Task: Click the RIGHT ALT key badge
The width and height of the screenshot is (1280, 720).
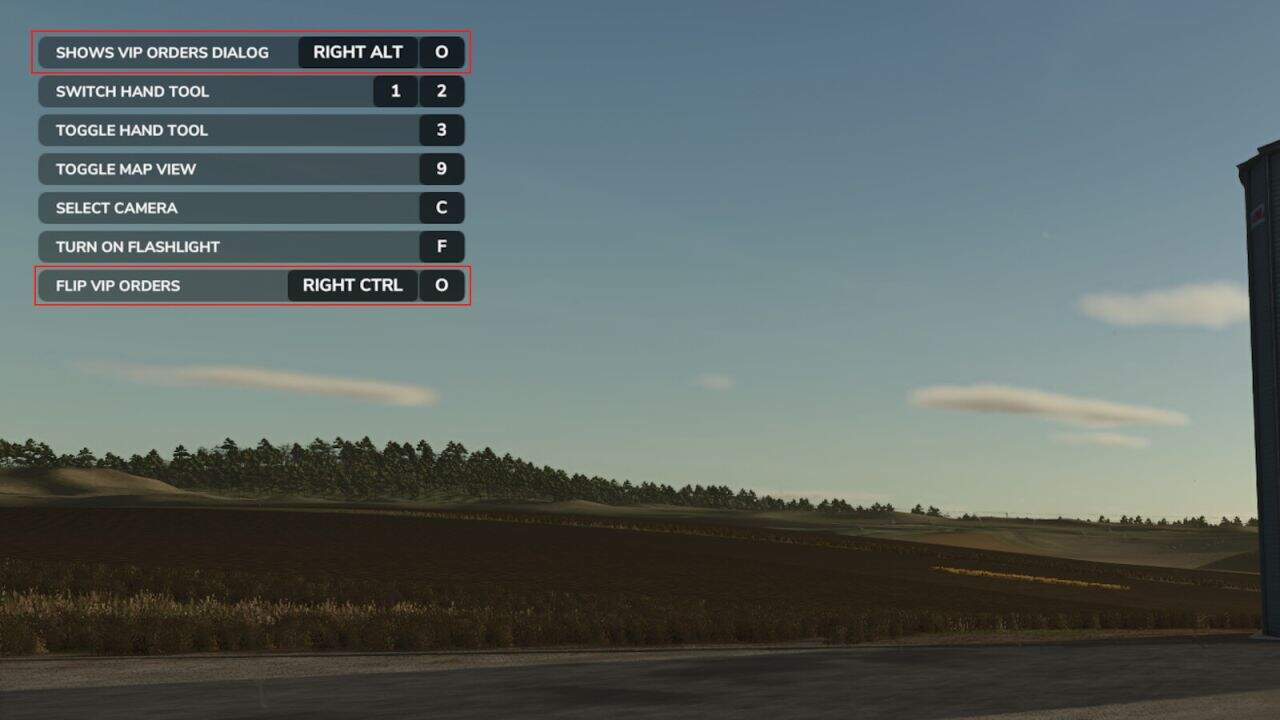Action: 356,52
